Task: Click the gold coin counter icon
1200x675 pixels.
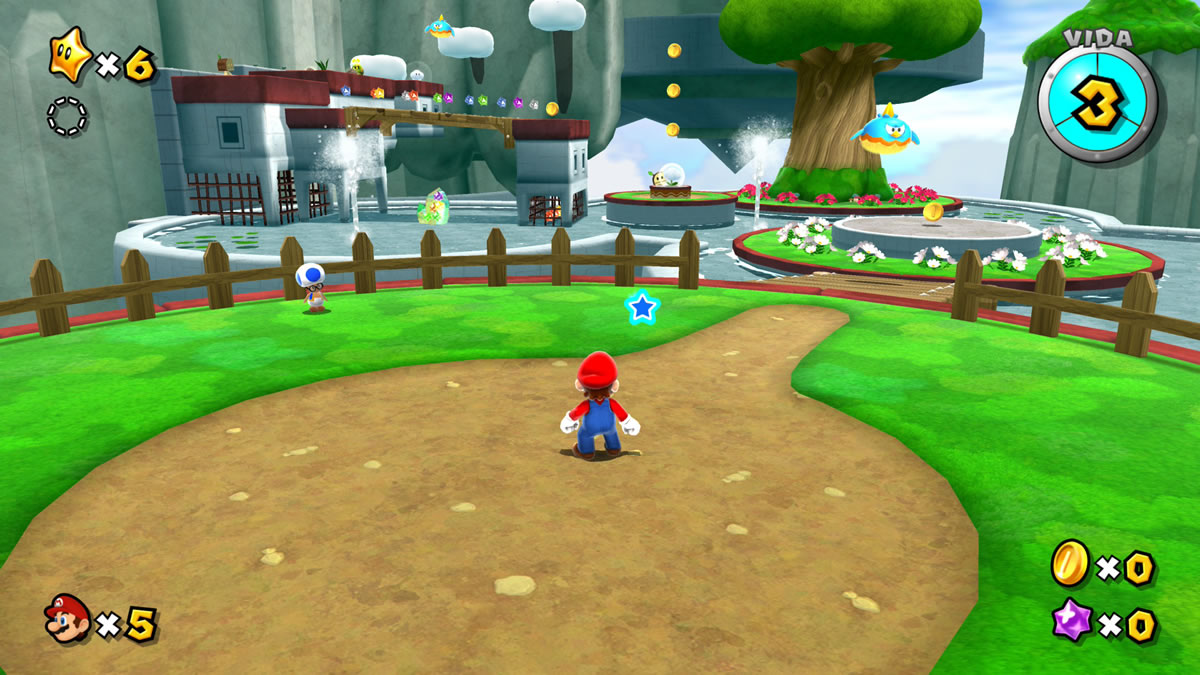Action: pyautogui.click(x=1070, y=563)
